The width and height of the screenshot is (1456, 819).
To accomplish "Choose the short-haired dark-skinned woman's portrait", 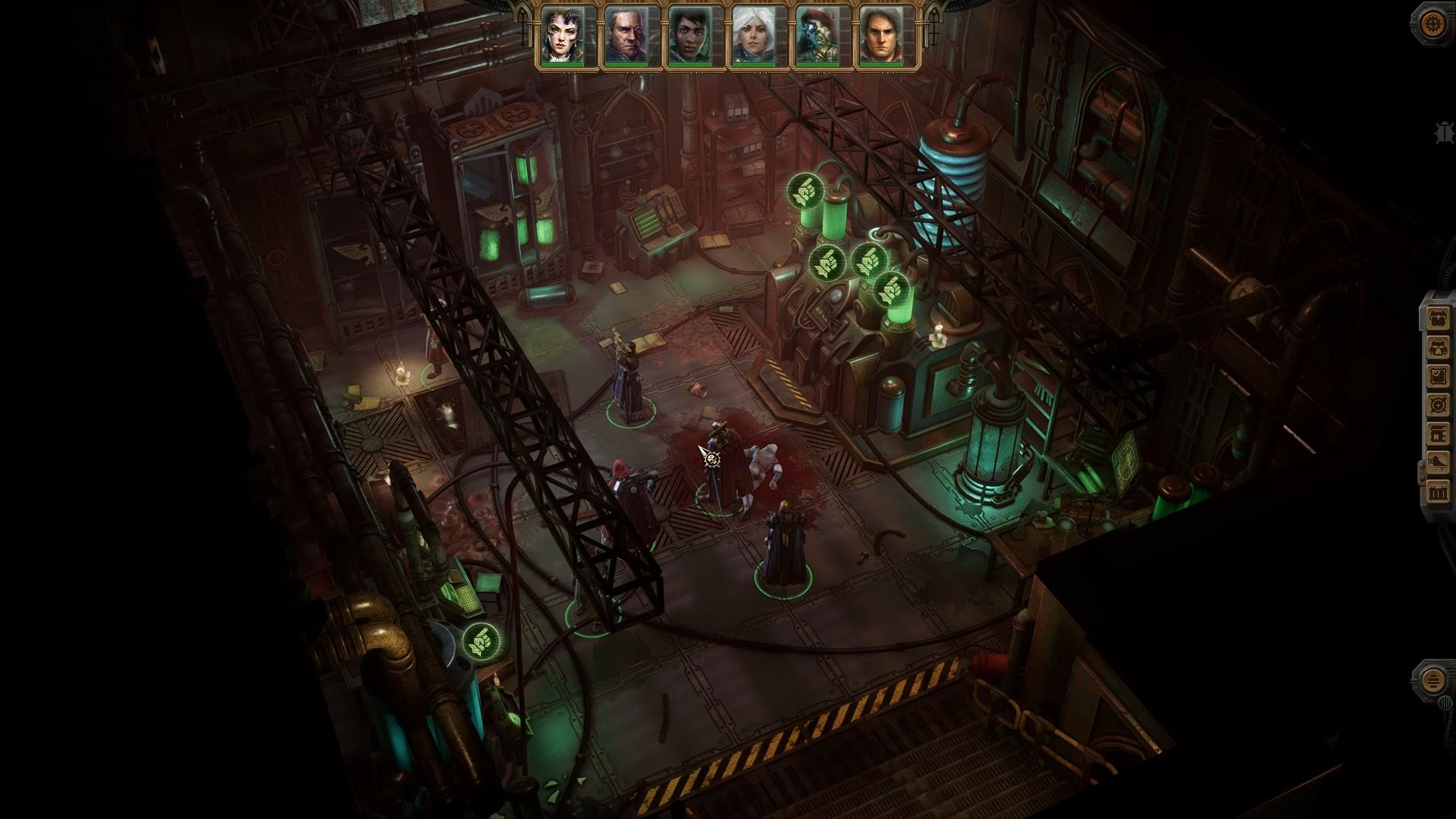I will tap(689, 36).
